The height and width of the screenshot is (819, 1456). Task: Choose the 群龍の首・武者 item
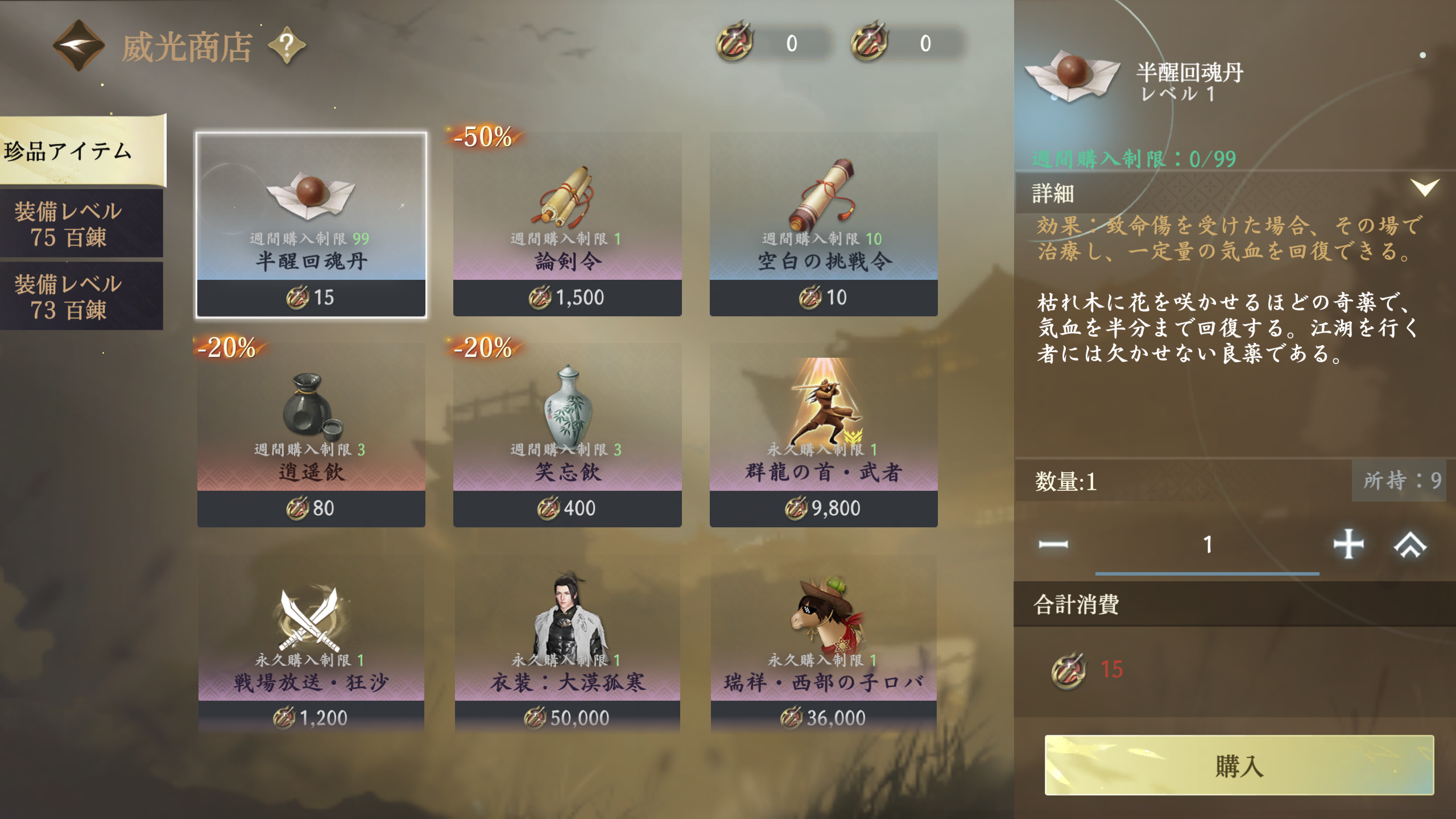pyautogui.click(x=823, y=435)
